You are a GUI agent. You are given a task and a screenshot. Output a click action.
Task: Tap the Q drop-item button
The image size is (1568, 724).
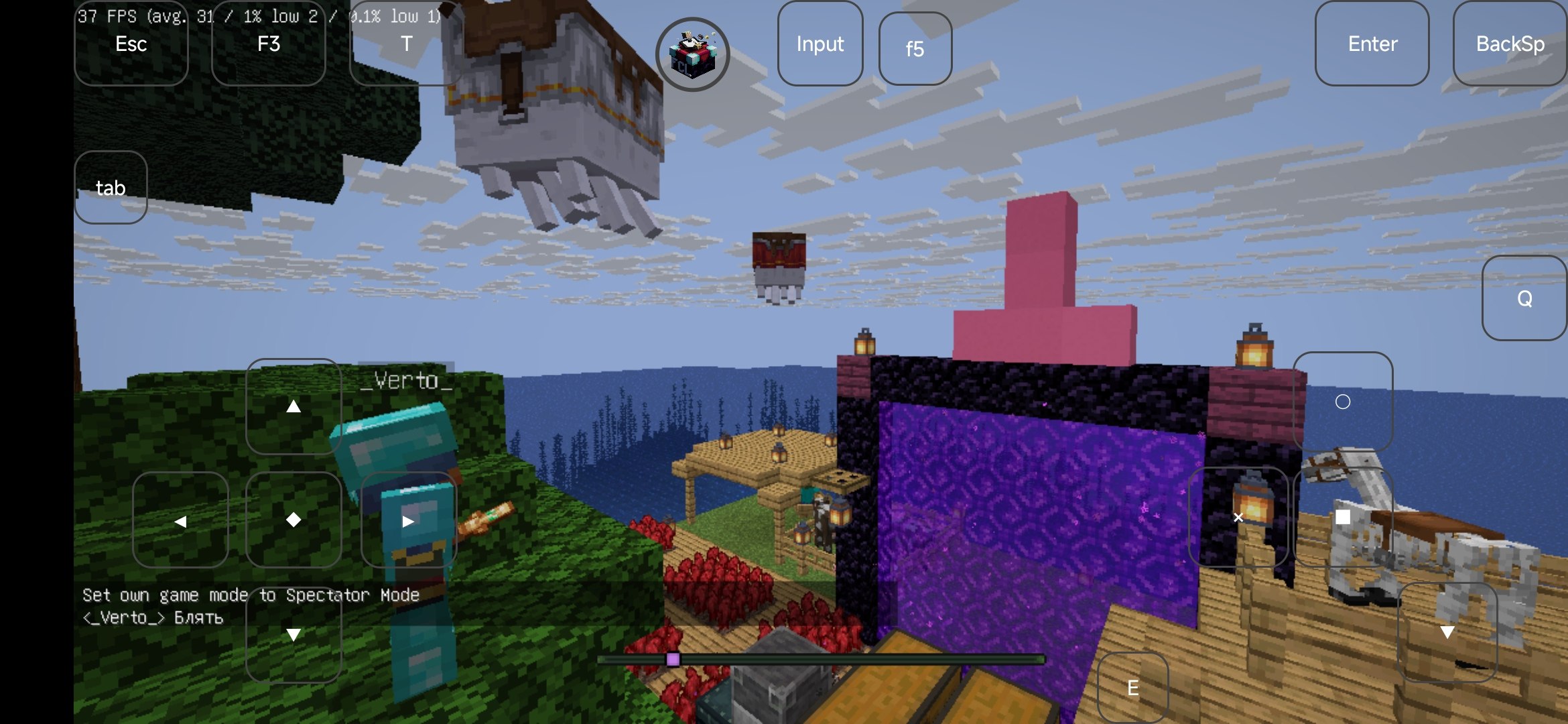[x=1524, y=298]
